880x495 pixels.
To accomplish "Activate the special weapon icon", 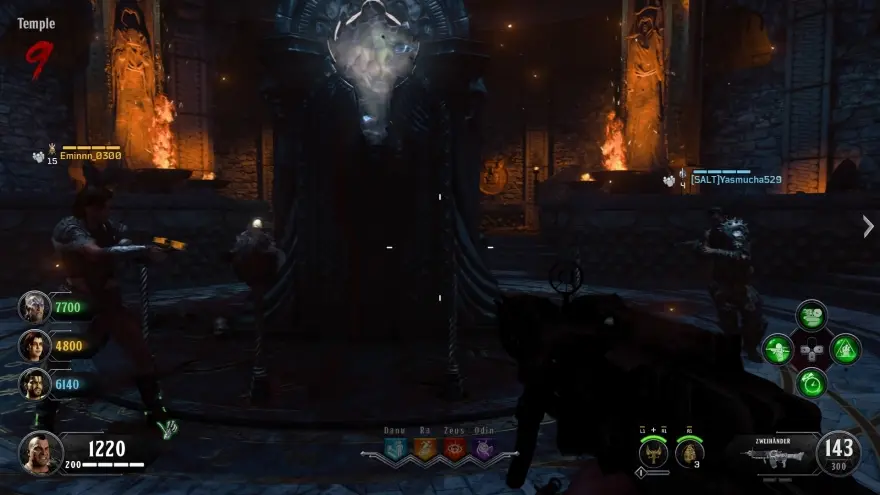I will click(655, 455).
